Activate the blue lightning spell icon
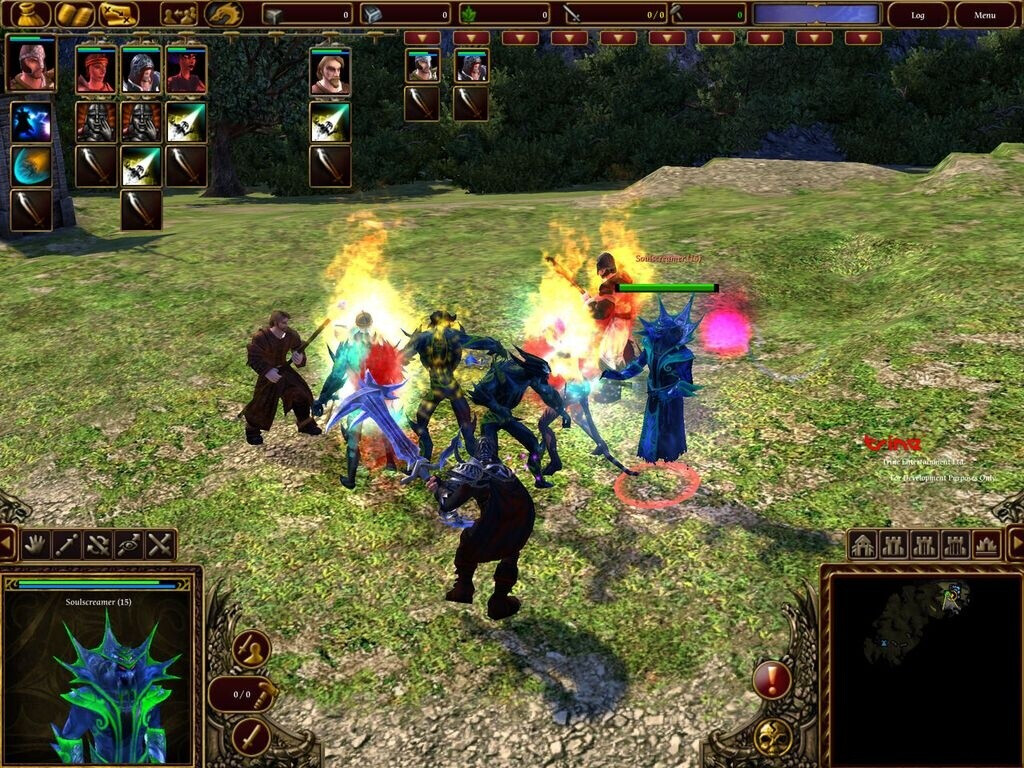The image size is (1024, 768). 31,121
